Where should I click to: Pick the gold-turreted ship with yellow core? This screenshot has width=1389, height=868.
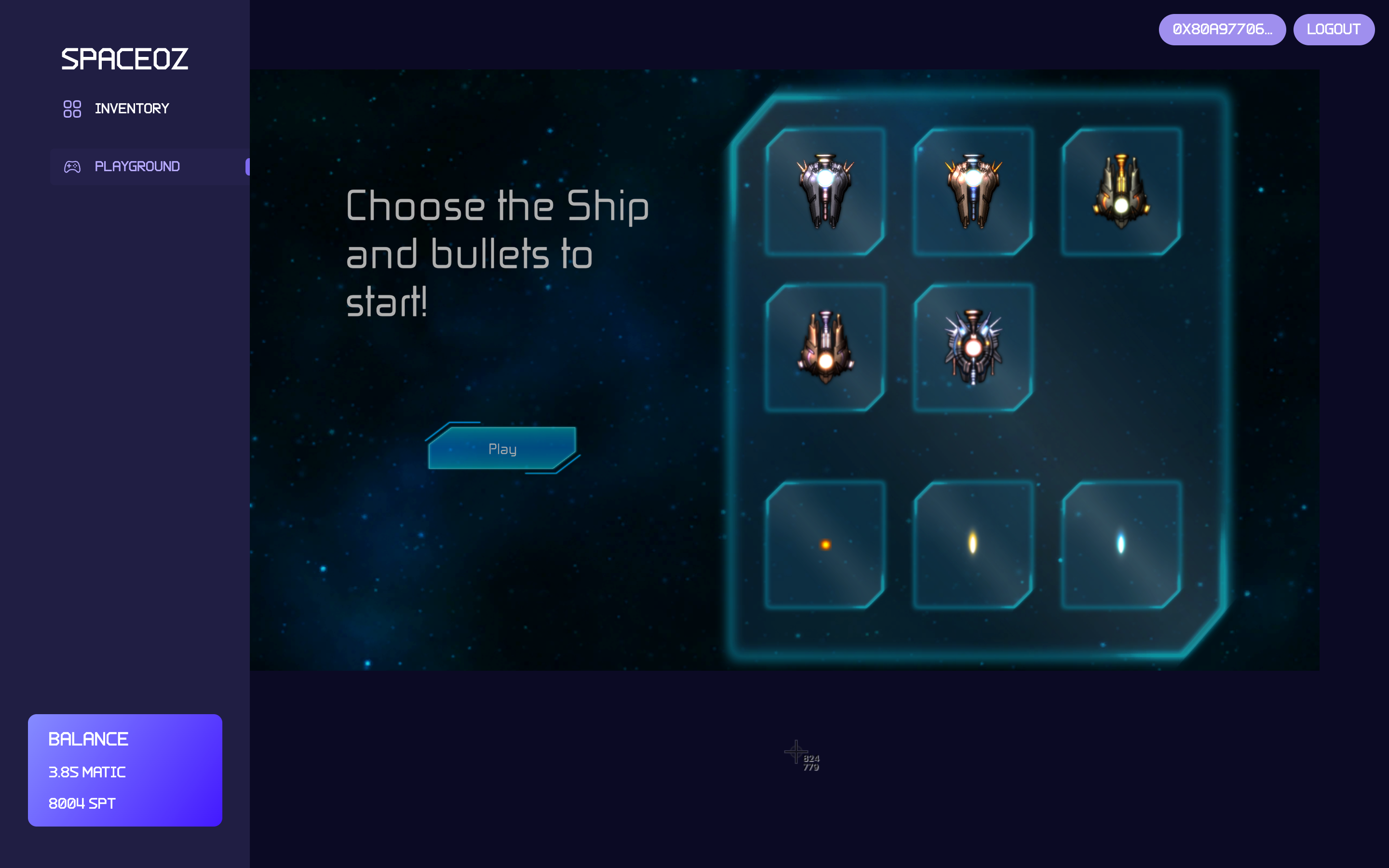[x=1121, y=192]
